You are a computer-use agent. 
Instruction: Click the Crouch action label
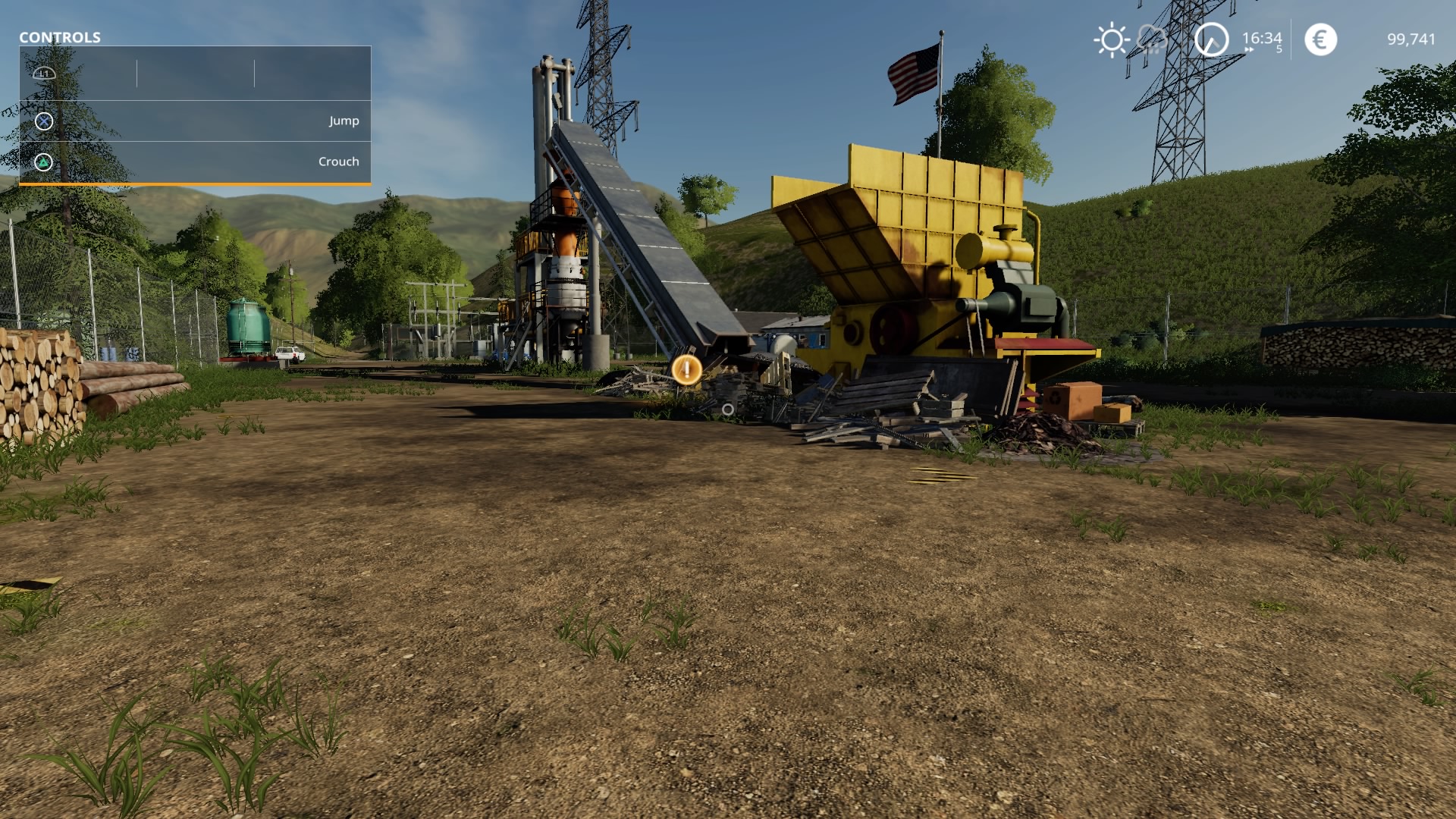[338, 161]
